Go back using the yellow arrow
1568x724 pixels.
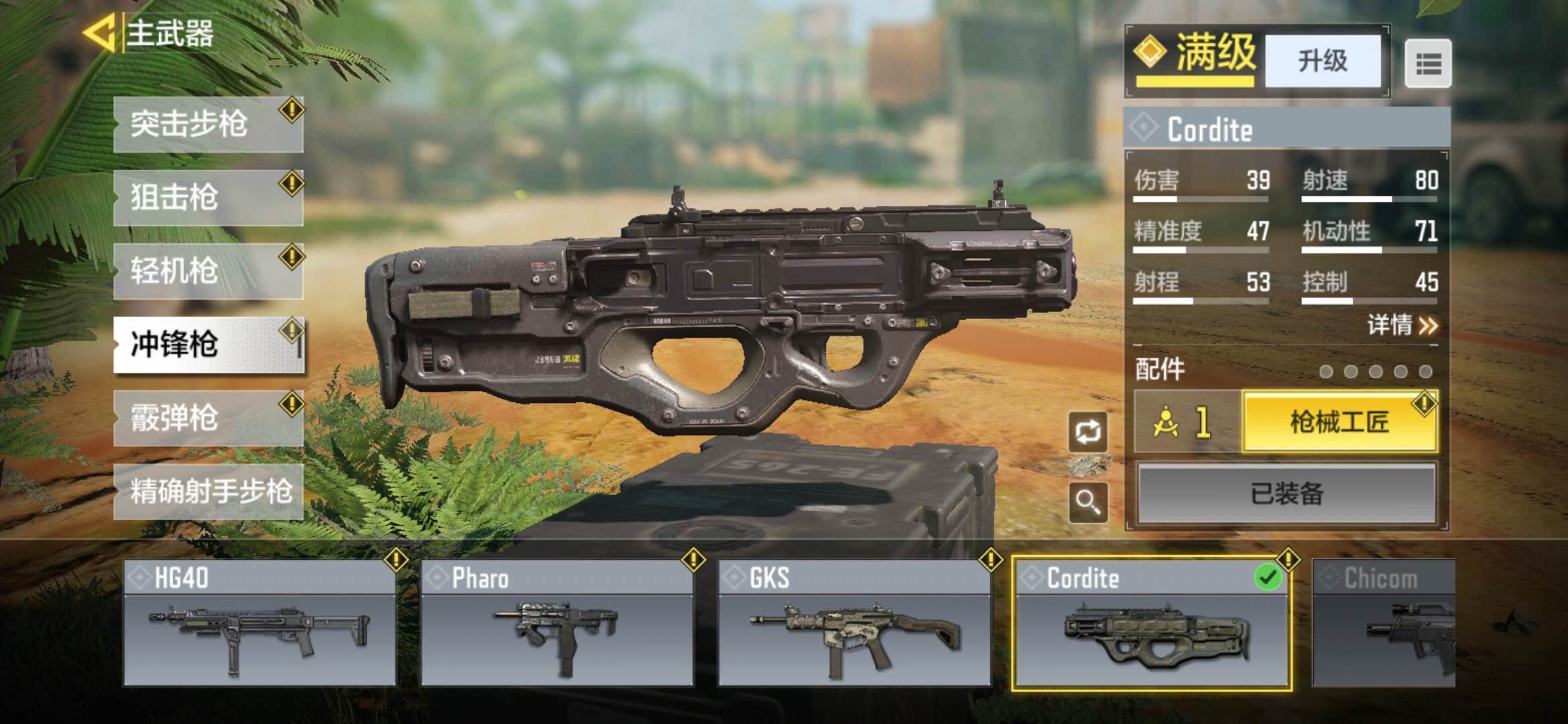(101, 34)
